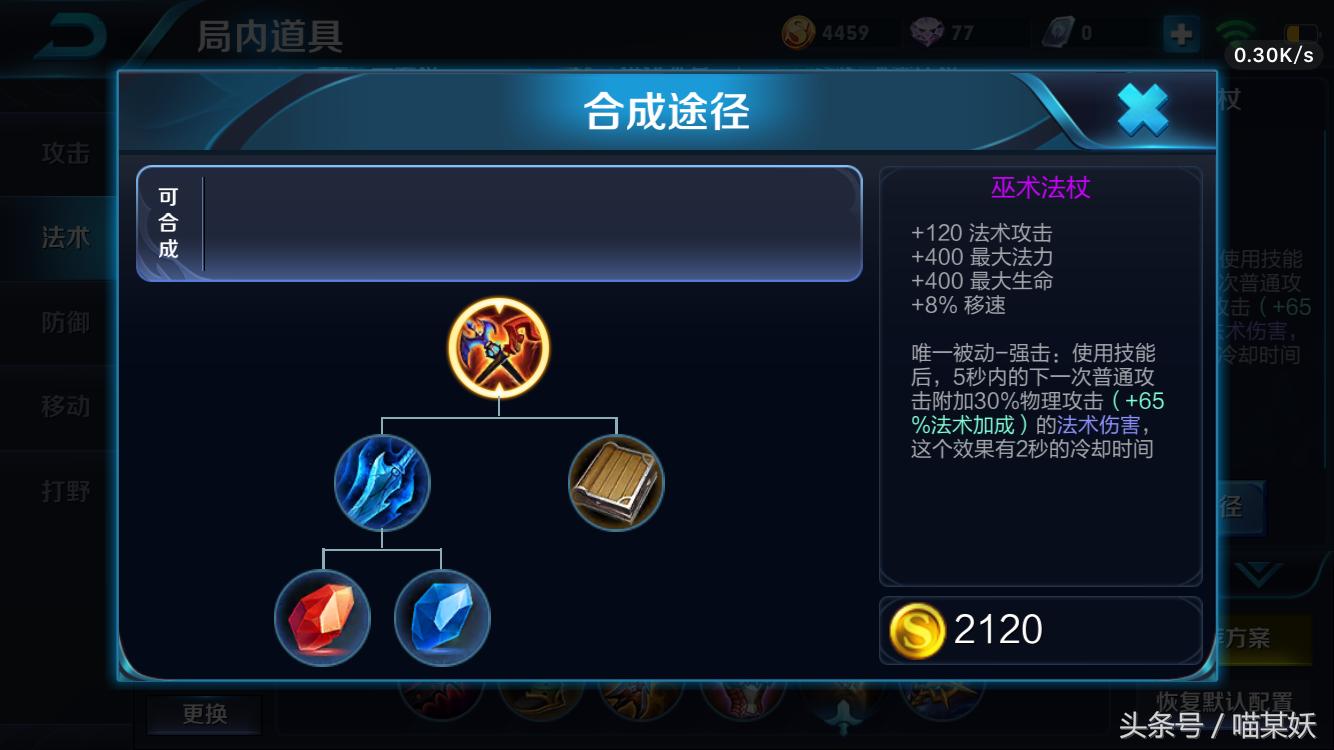Open the spellbook component item
This screenshot has height=750, width=1334.
coord(616,483)
